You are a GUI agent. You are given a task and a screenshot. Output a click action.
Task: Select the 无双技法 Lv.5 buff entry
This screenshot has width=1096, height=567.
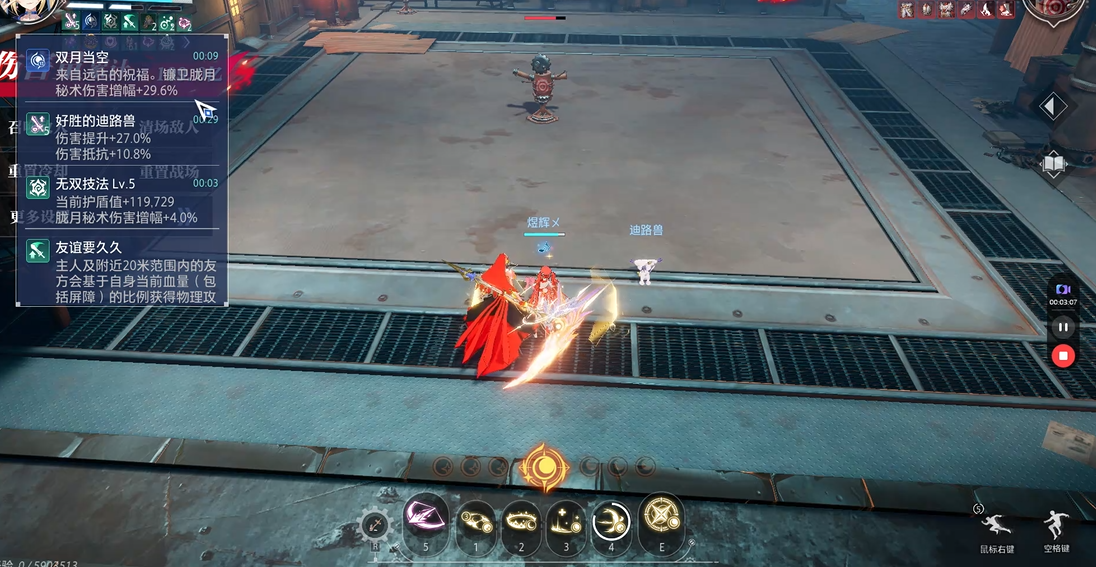[x=122, y=200]
